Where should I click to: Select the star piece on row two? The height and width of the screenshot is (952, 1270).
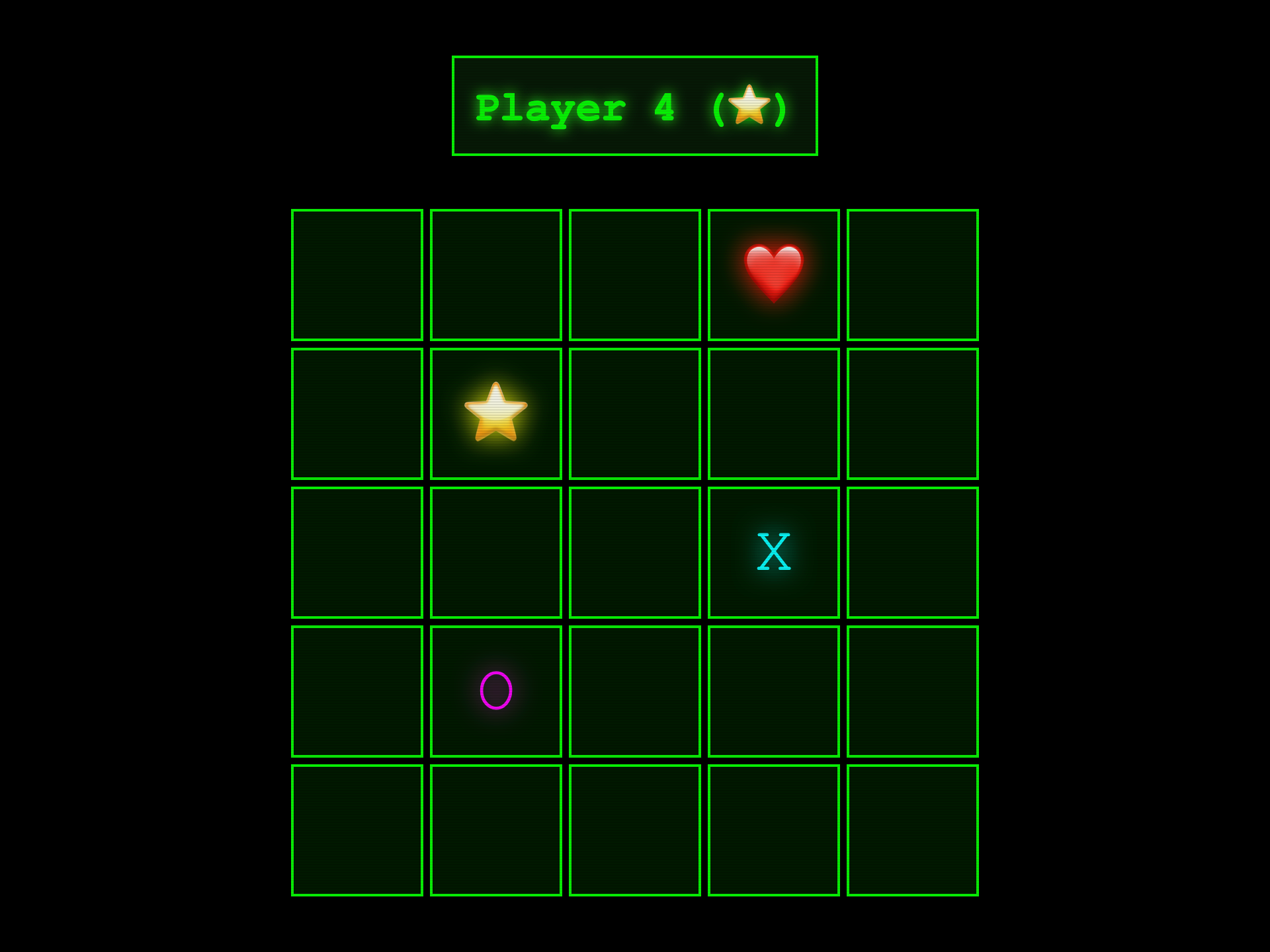click(496, 413)
